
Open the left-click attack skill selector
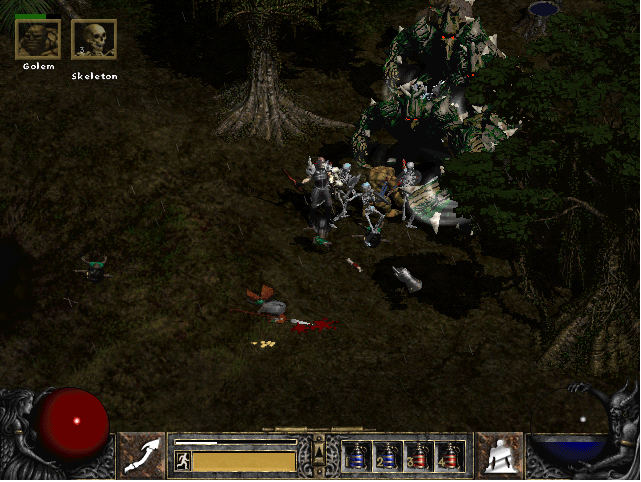[142, 456]
